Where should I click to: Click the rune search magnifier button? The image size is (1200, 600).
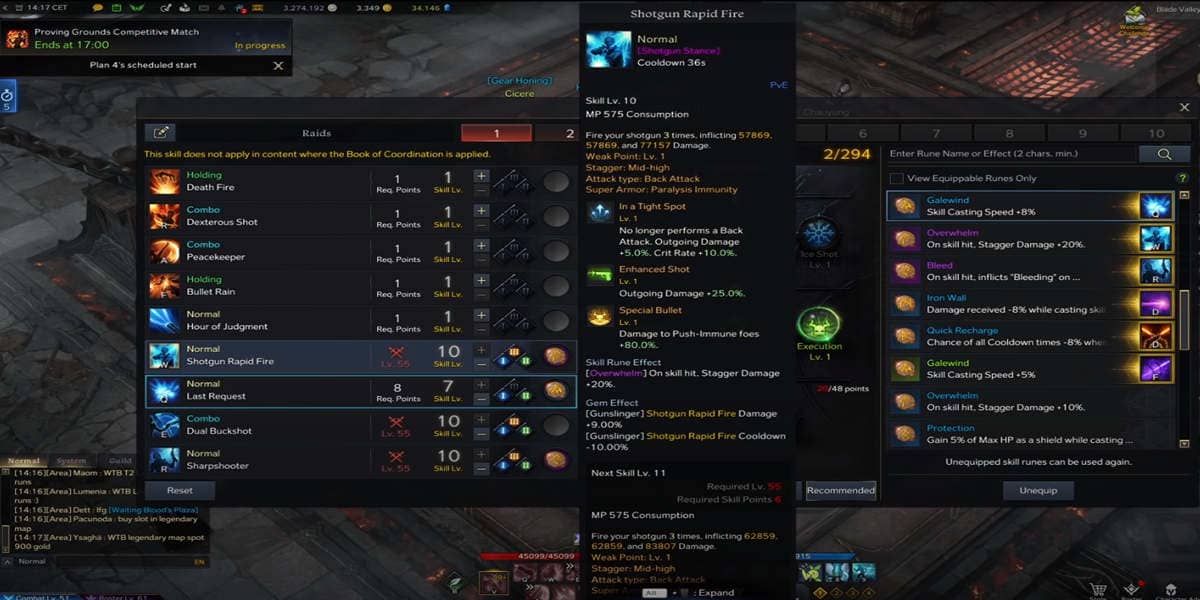point(1164,154)
